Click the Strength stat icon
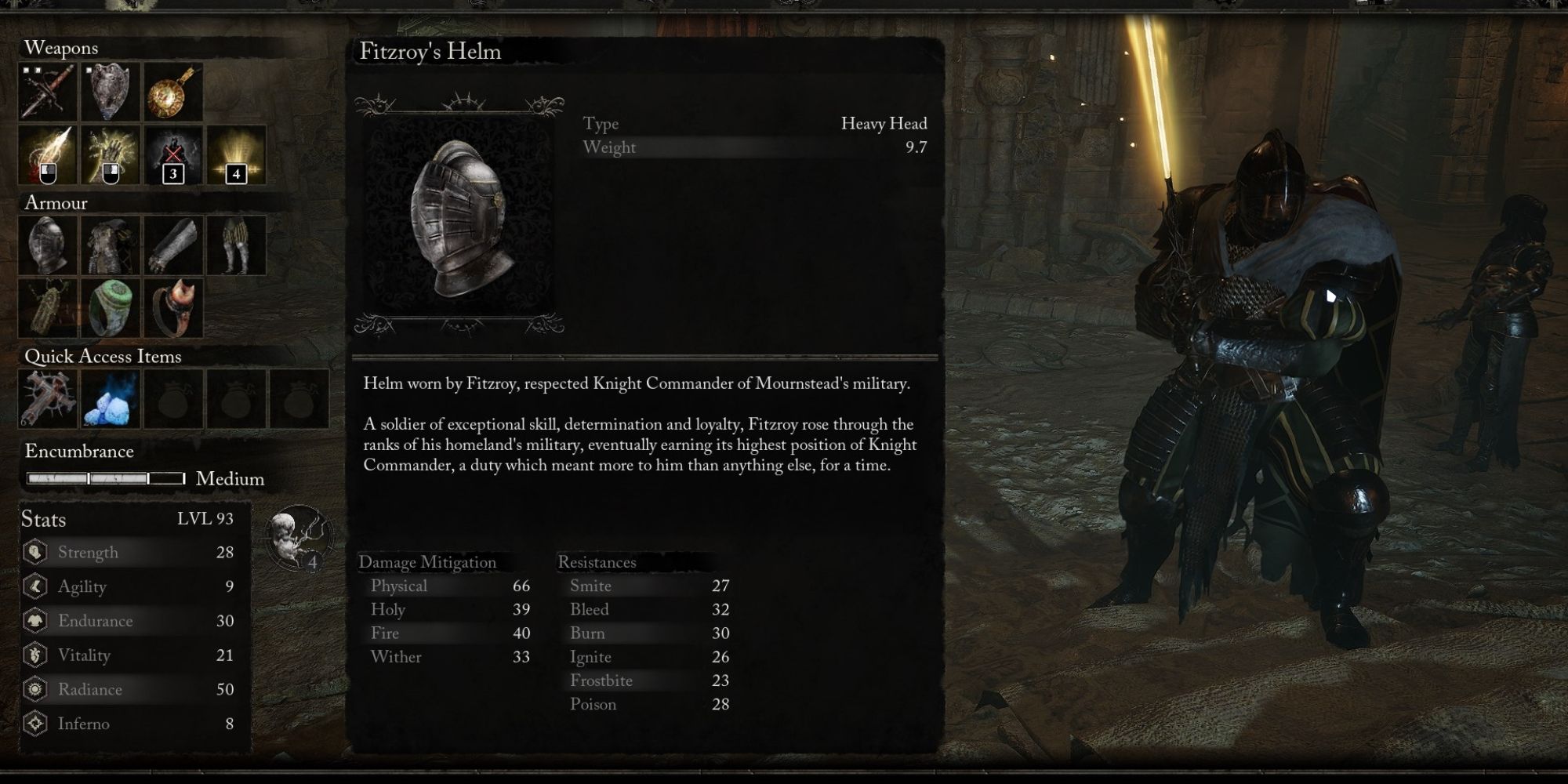The width and height of the screenshot is (1568, 784). [x=34, y=552]
